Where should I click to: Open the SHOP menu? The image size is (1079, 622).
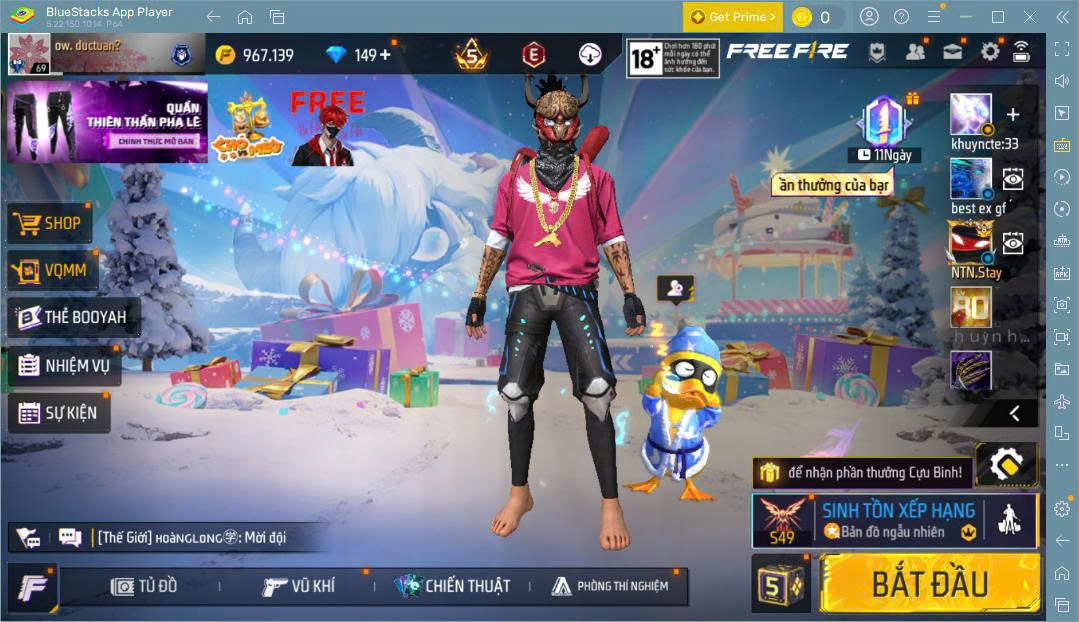click(x=50, y=224)
